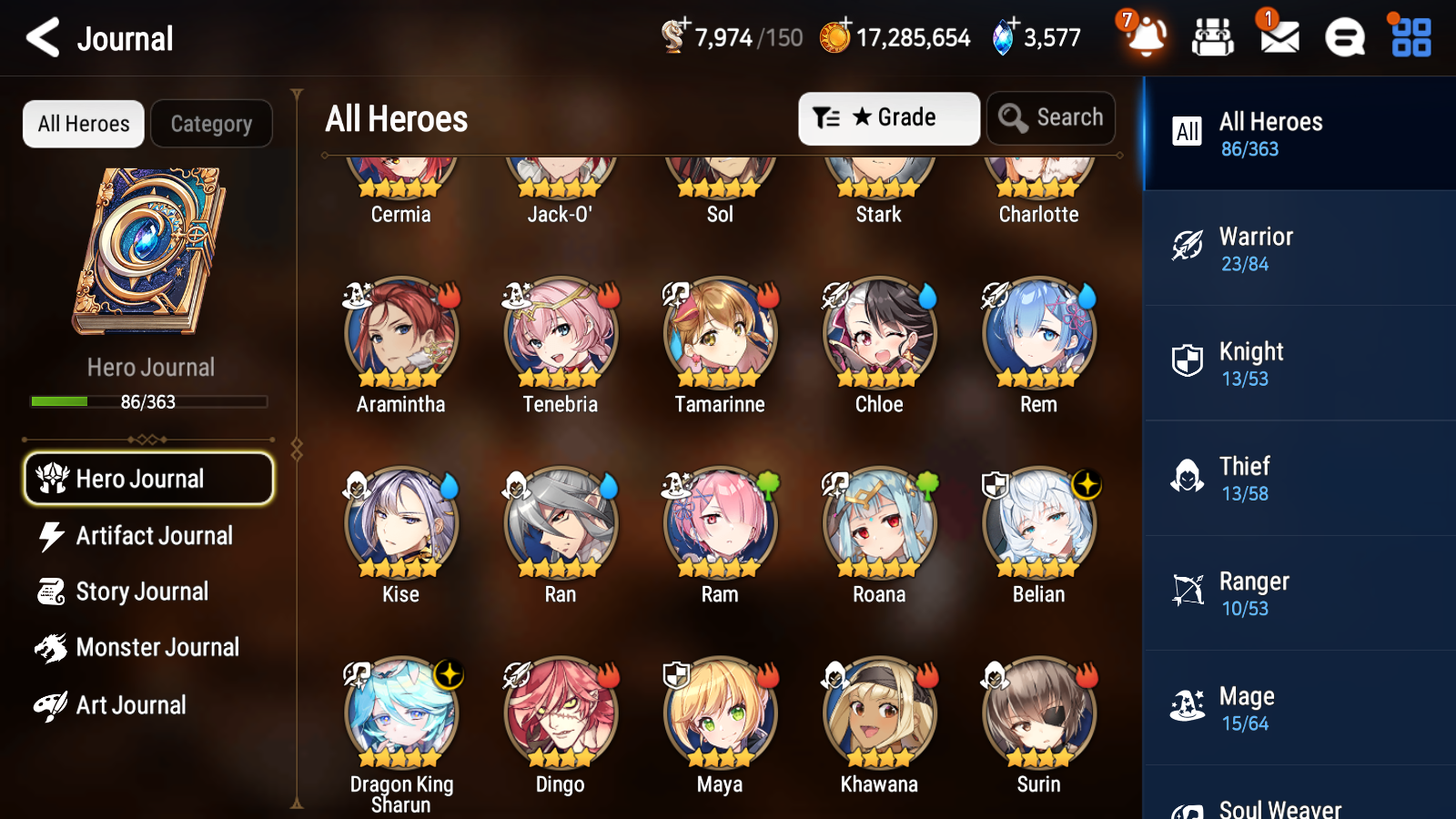Screen dimensions: 1456x819
Task: Filter heroes by Warrior class
Action: (x=1299, y=249)
